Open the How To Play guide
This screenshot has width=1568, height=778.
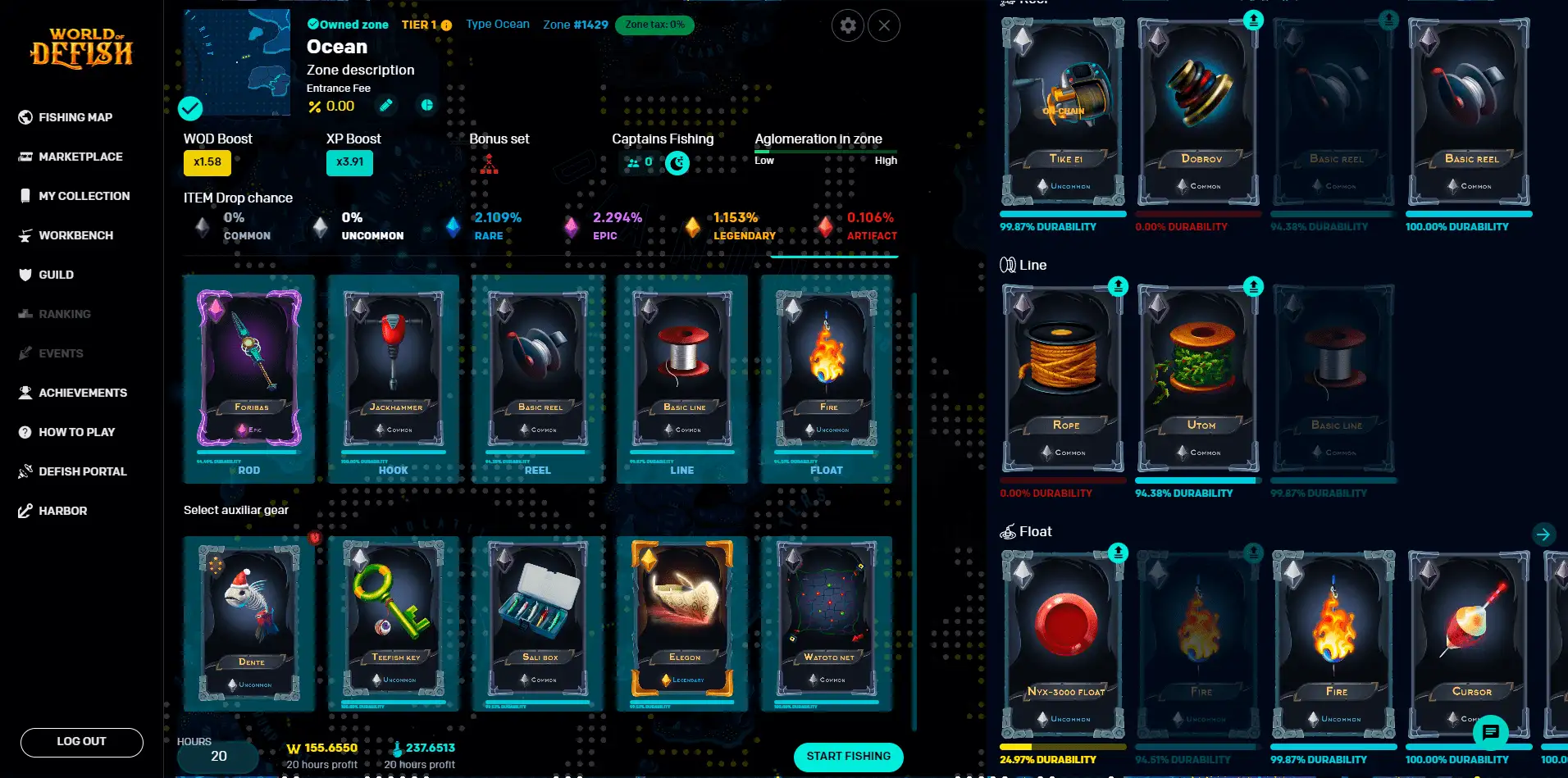[x=76, y=432]
